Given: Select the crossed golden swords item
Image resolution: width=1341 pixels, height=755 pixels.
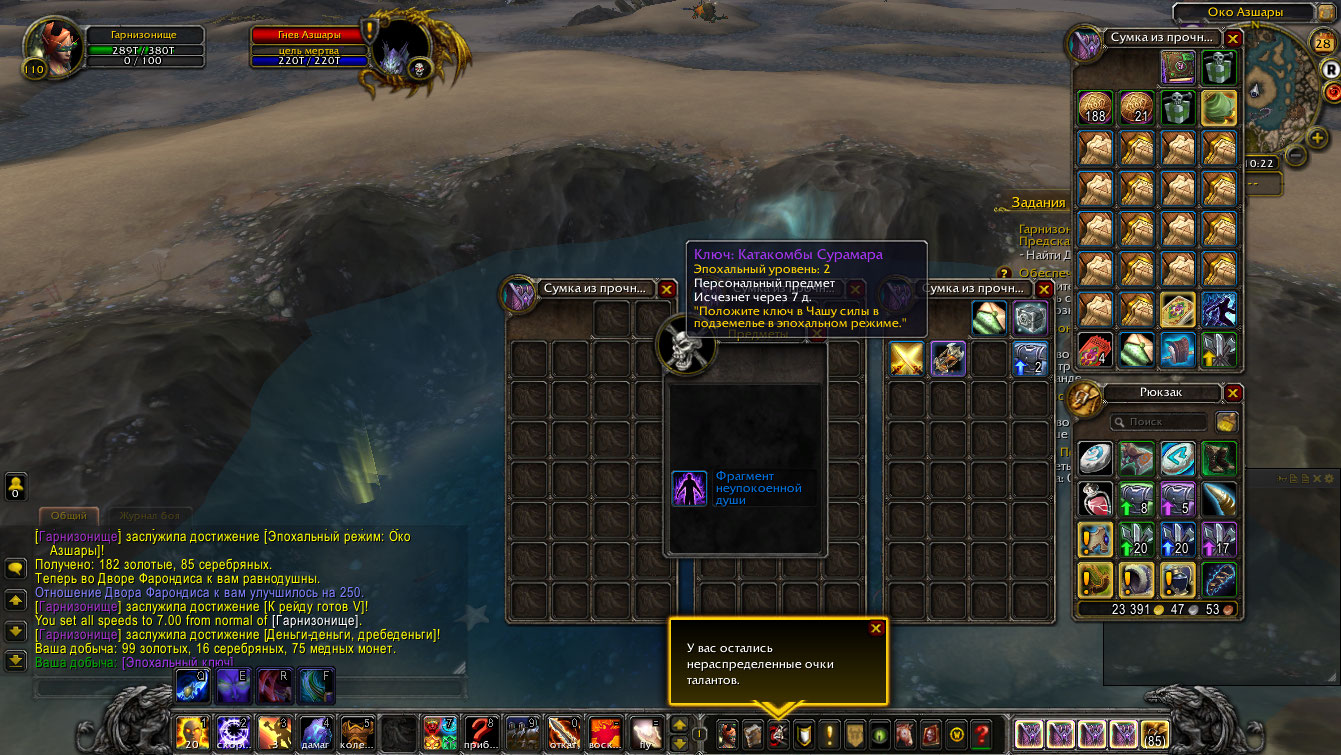Looking at the screenshot, I should click(x=907, y=358).
